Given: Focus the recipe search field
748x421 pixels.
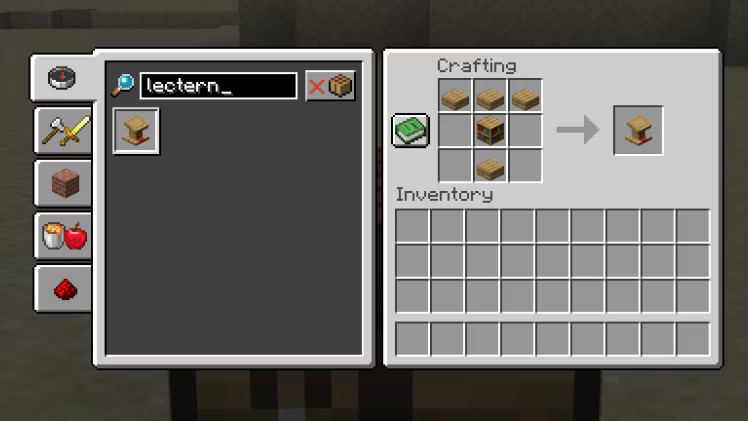Looking at the screenshot, I should 218,86.
